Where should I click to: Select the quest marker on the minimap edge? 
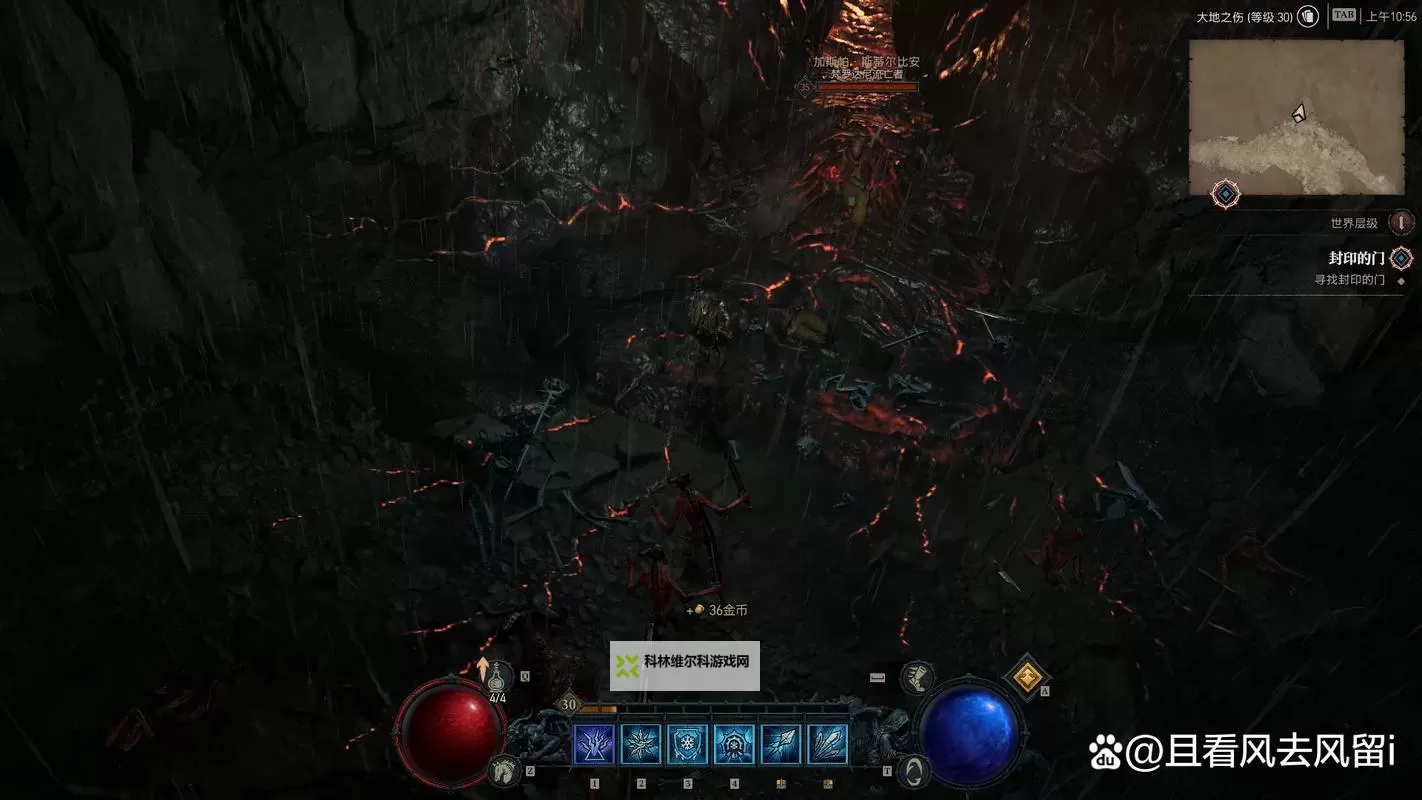[1226, 194]
